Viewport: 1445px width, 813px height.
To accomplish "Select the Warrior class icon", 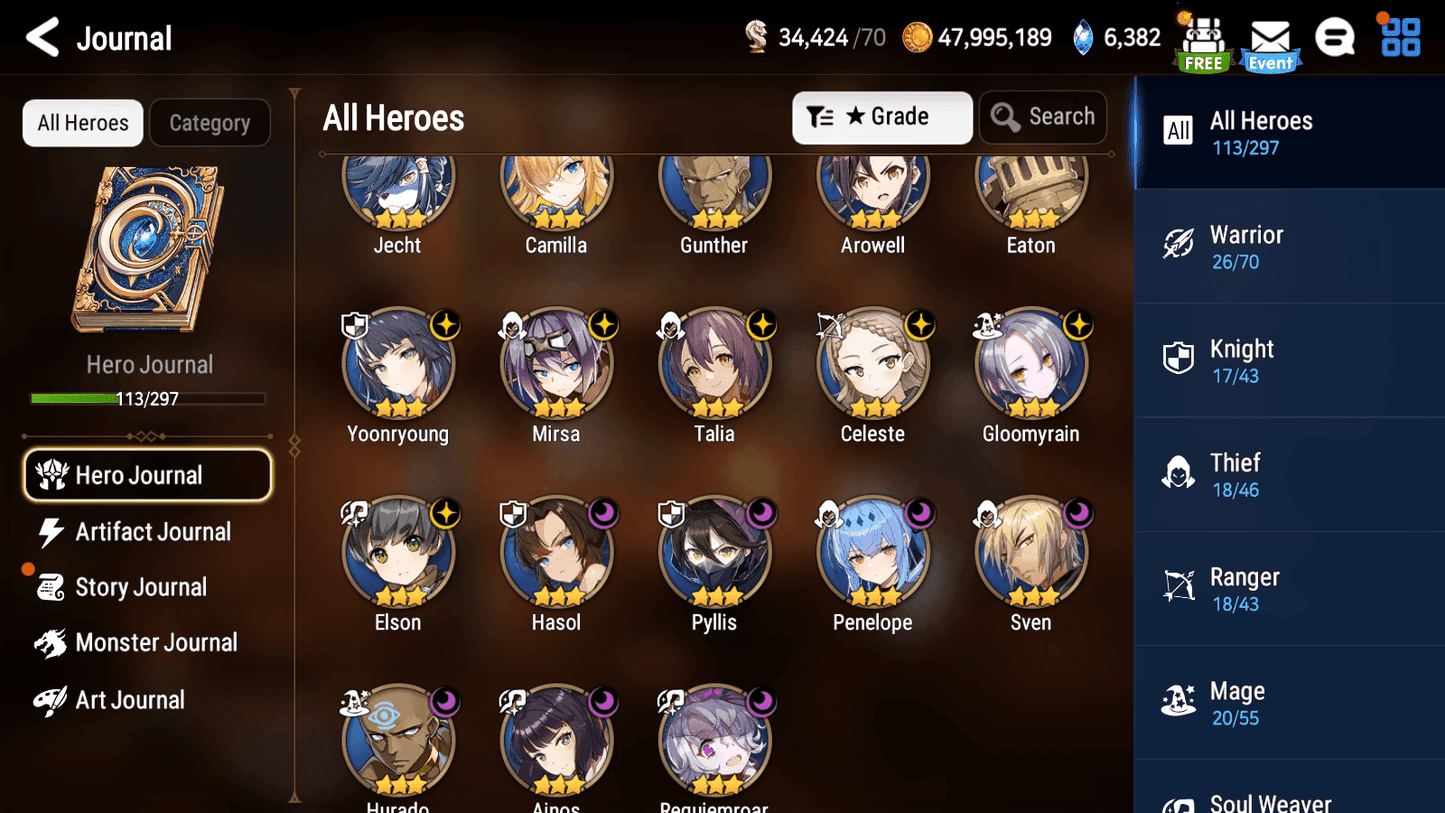I will (1179, 246).
